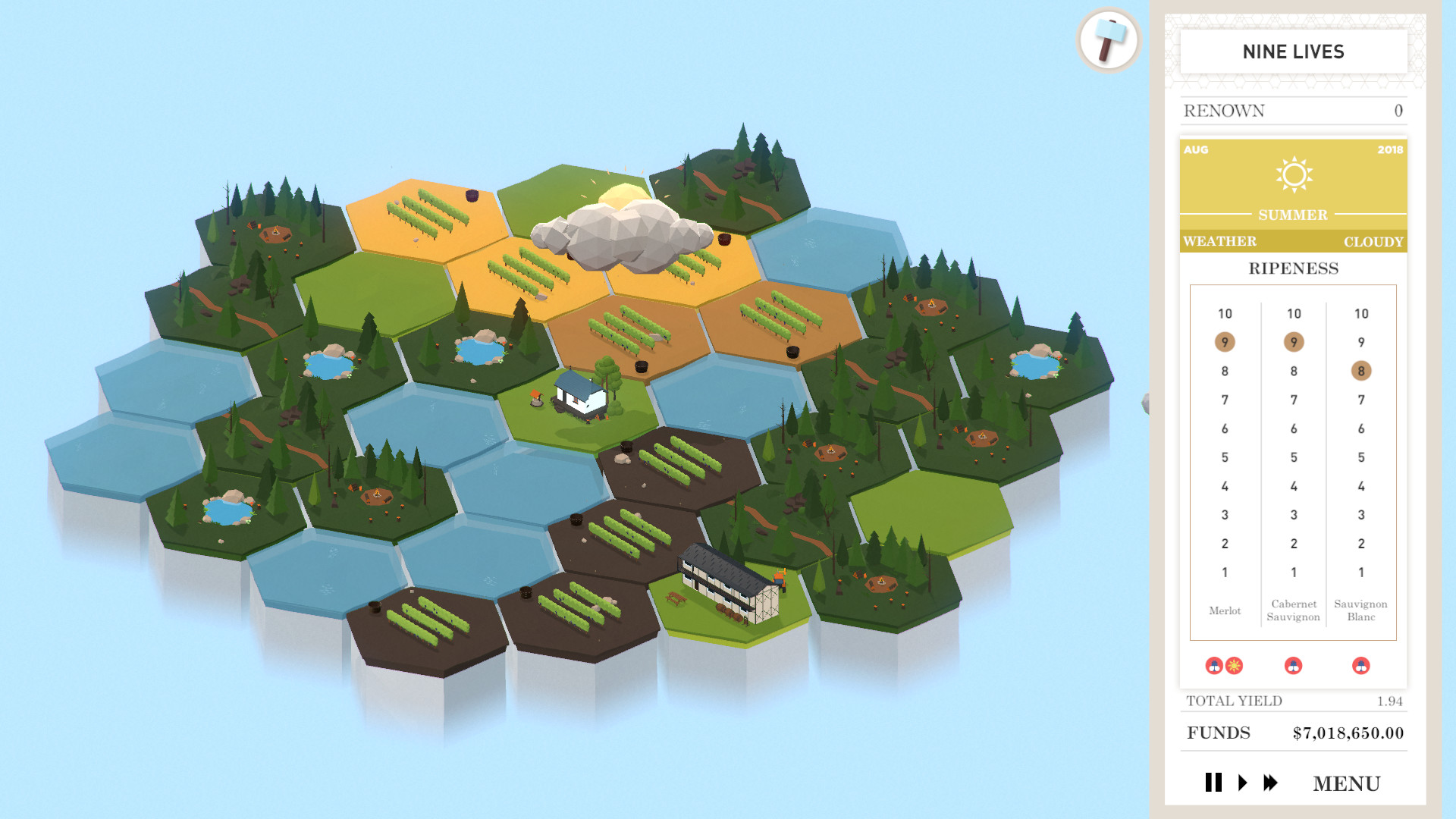Click the FUNDS amount display

click(x=1348, y=733)
